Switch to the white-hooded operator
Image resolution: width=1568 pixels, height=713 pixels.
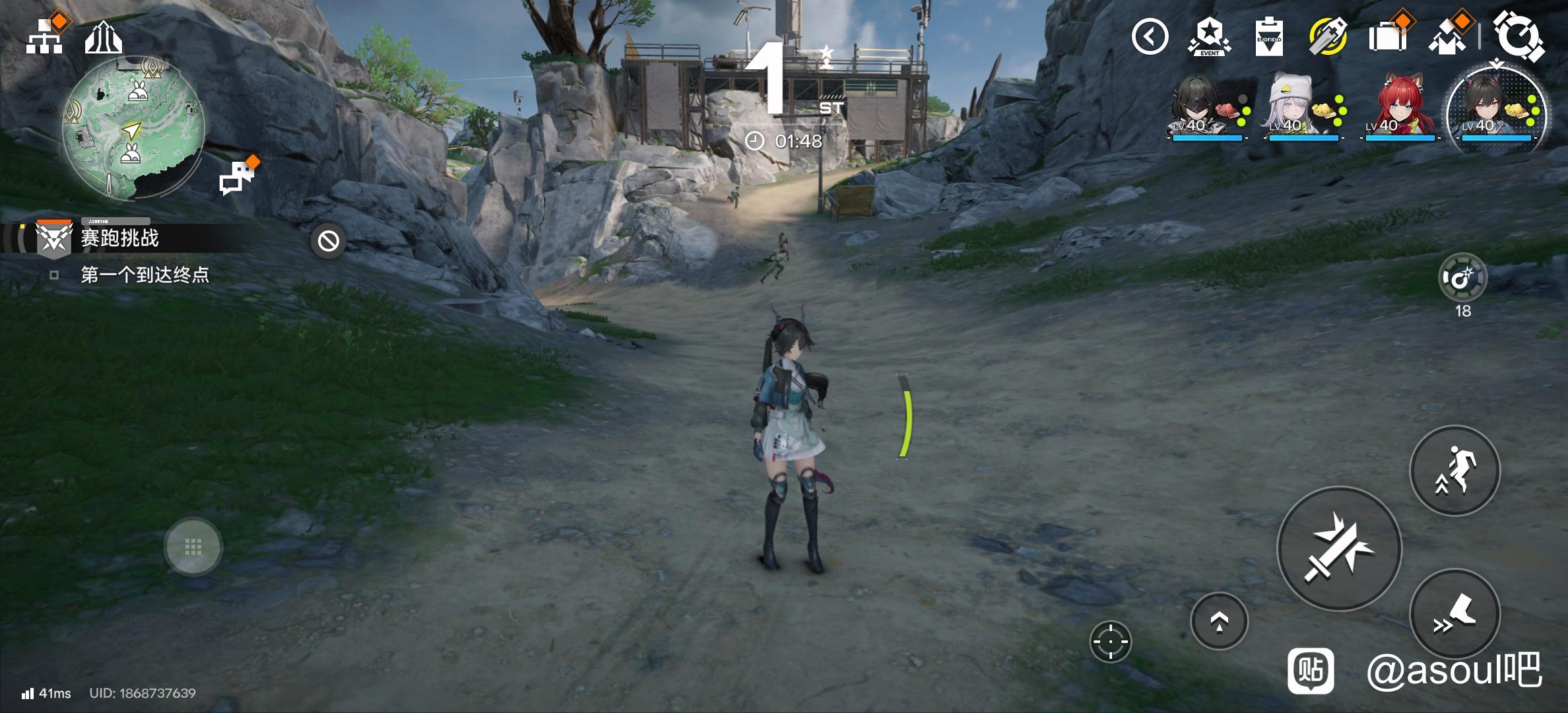[x=1302, y=109]
